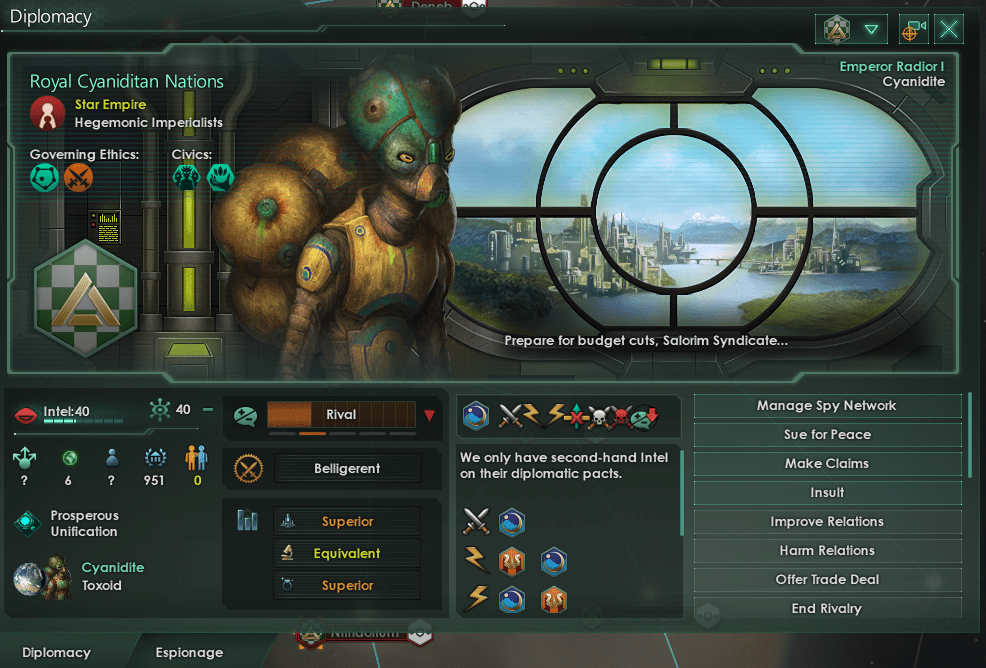The image size is (986, 668).
Task: Click the Rival relations bar
Action: point(341,415)
